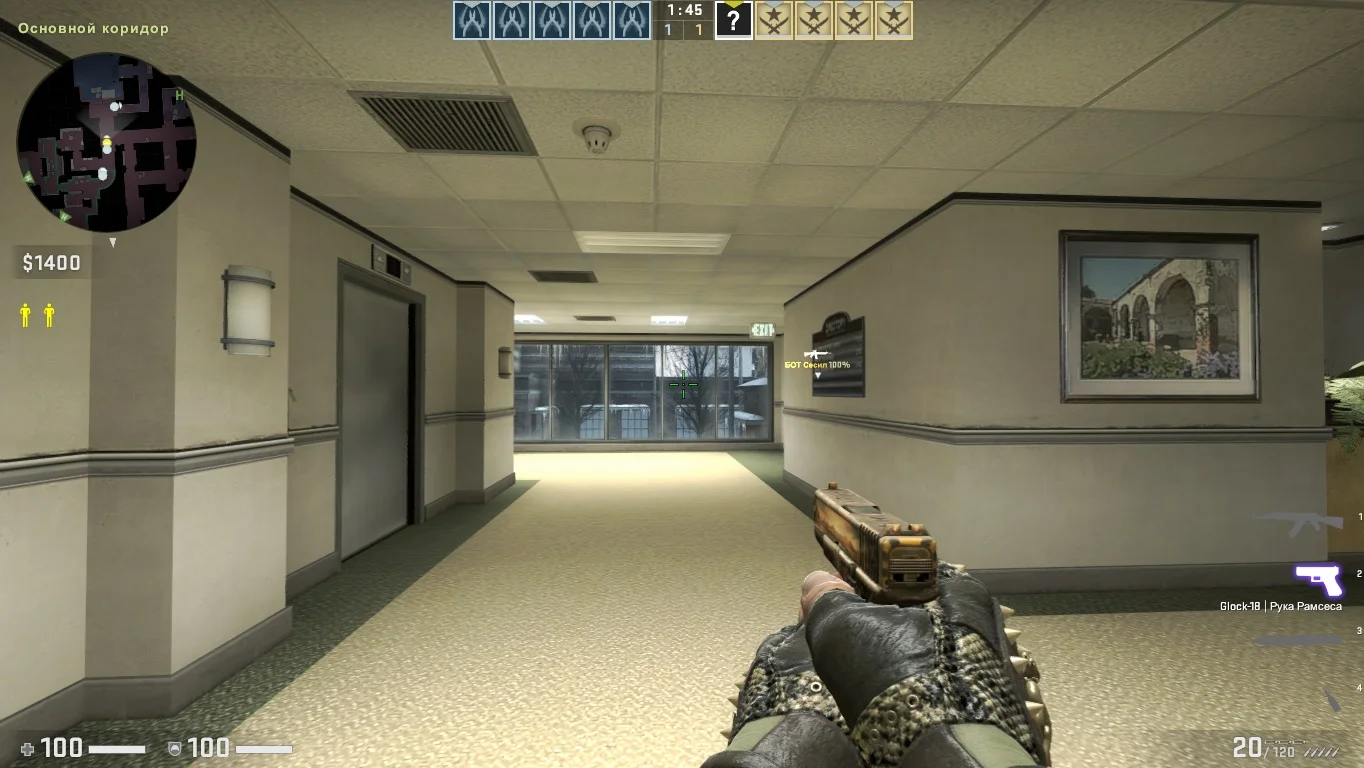Viewport: 1364px width, 768px height.
Task: Switch to the knife weapon slot
Action: tap(1298, 640)
